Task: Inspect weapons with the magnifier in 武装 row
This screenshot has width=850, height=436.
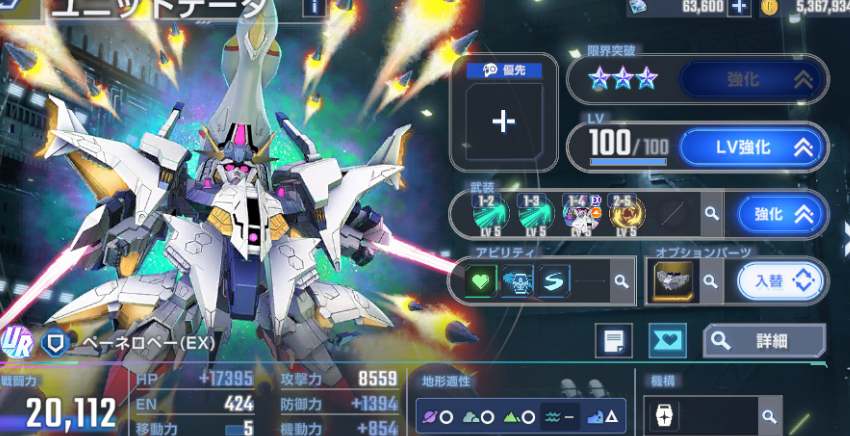Action: (x=711, y=213)
